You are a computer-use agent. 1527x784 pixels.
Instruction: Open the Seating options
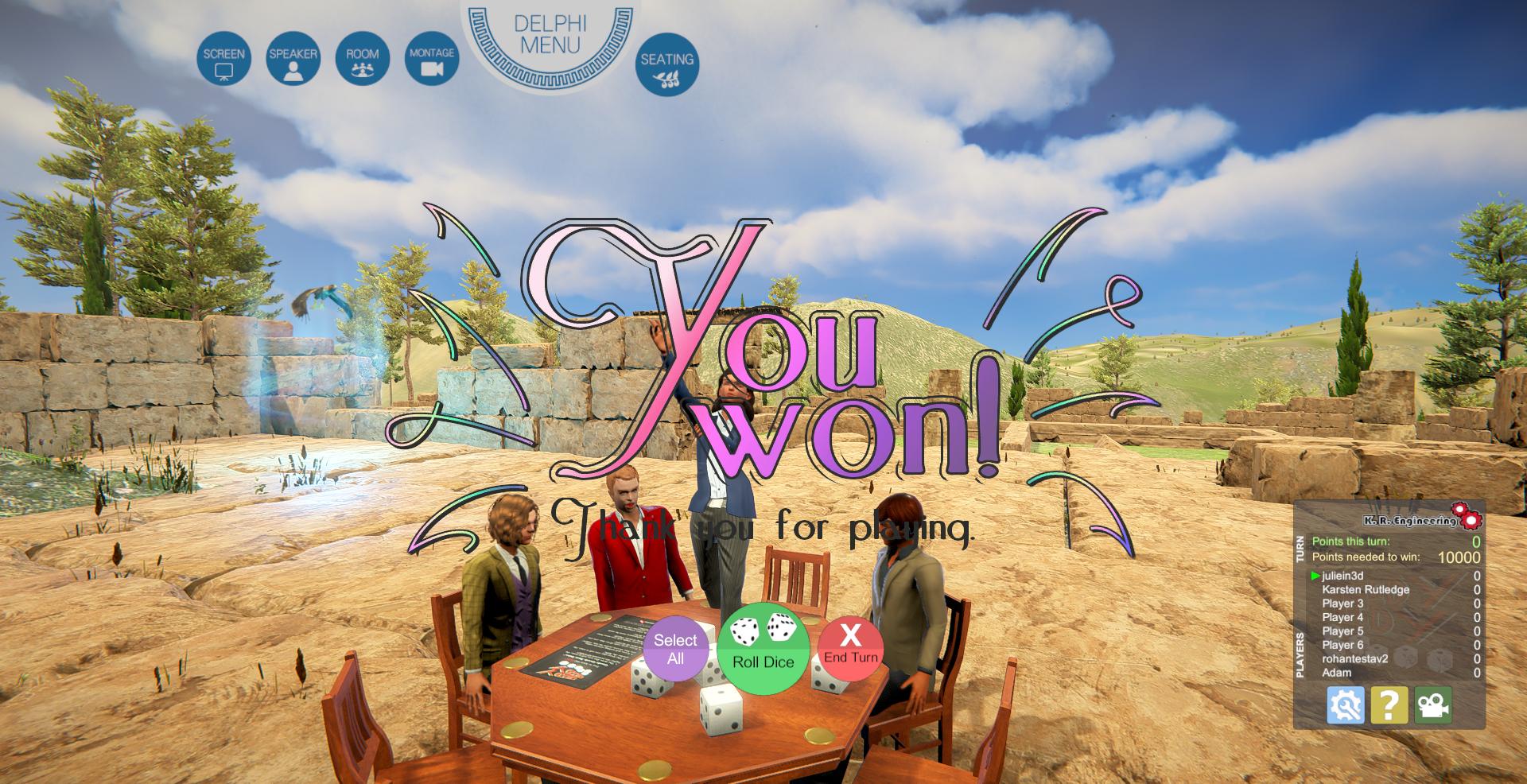(x=666, y=64)
